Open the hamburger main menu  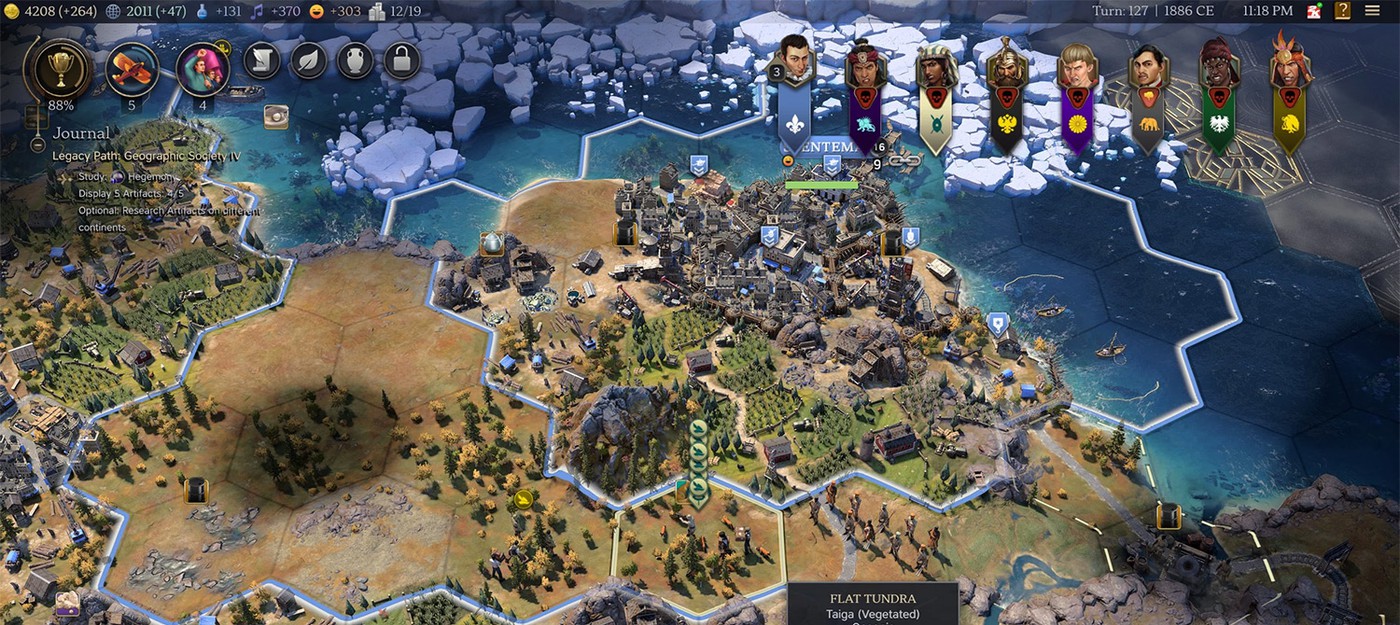(x=1372, y=11)
